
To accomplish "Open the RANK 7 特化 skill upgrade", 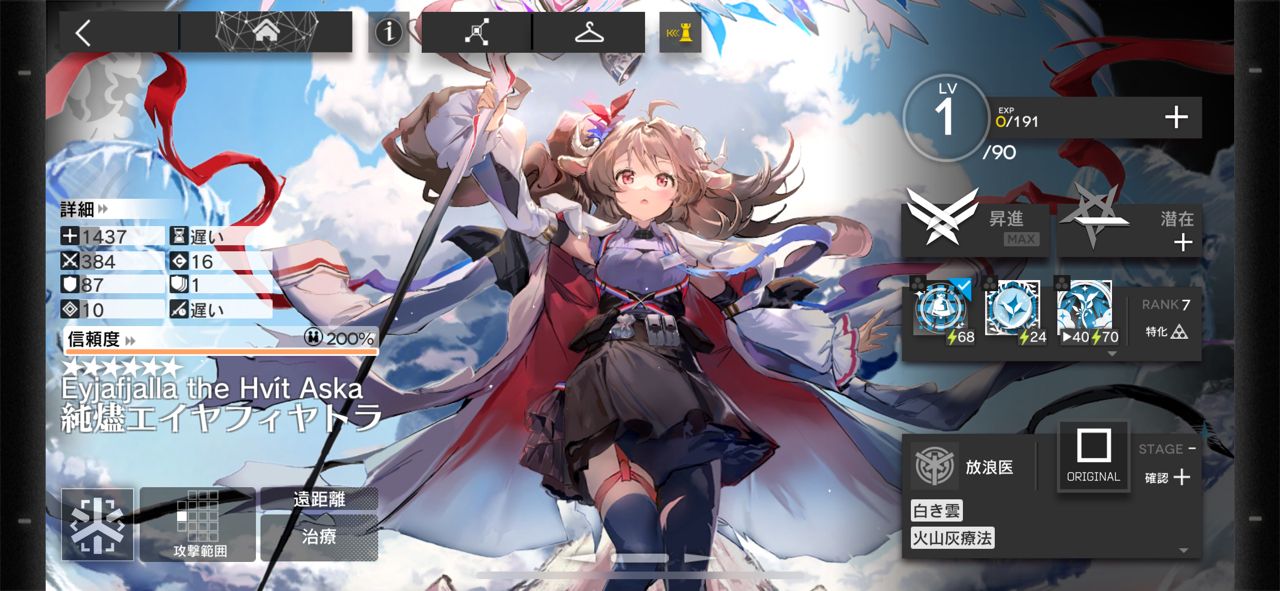I will [1165, 318].
